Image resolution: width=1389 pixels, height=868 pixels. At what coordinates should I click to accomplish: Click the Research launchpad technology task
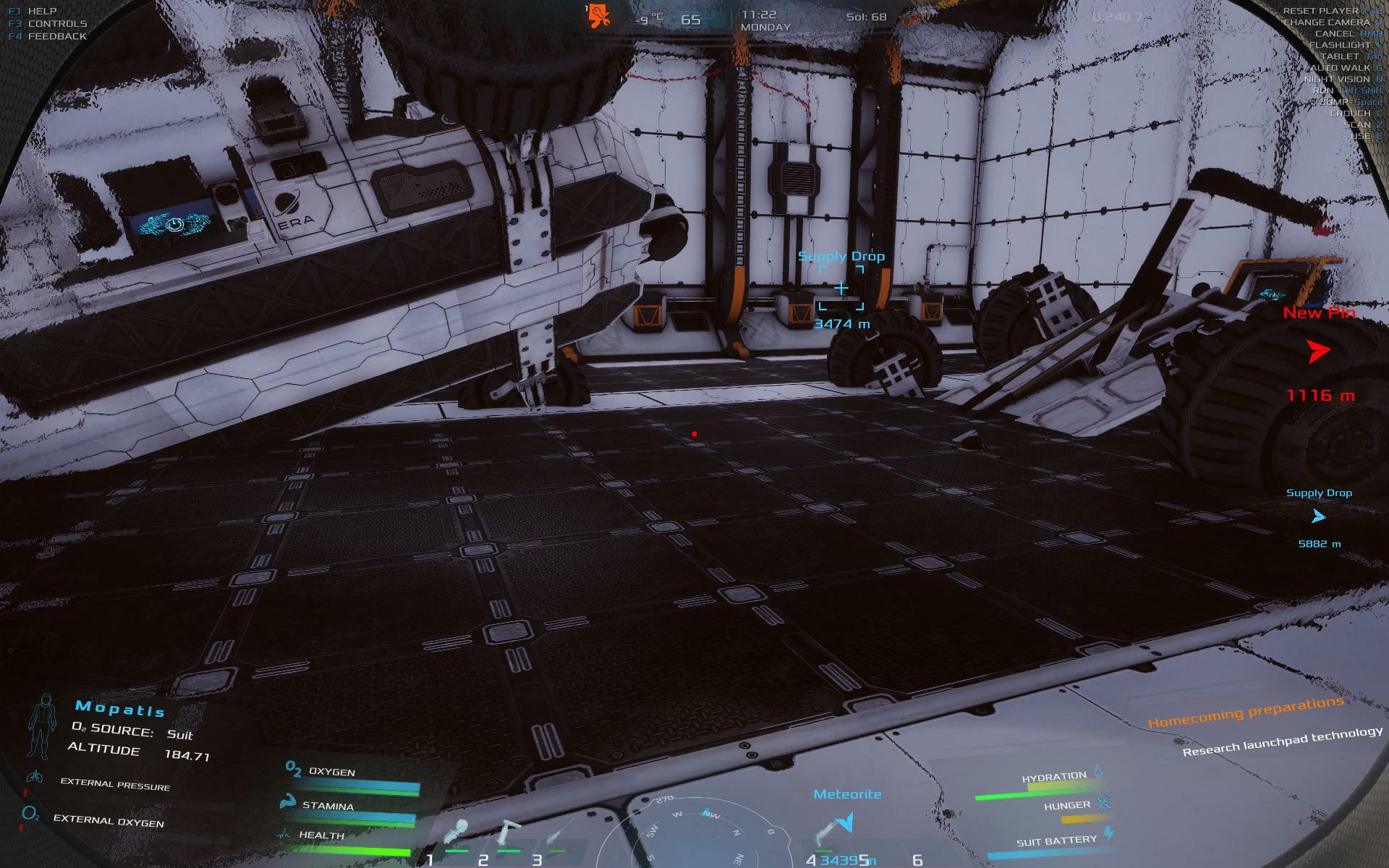click(x=1282, y=741)
